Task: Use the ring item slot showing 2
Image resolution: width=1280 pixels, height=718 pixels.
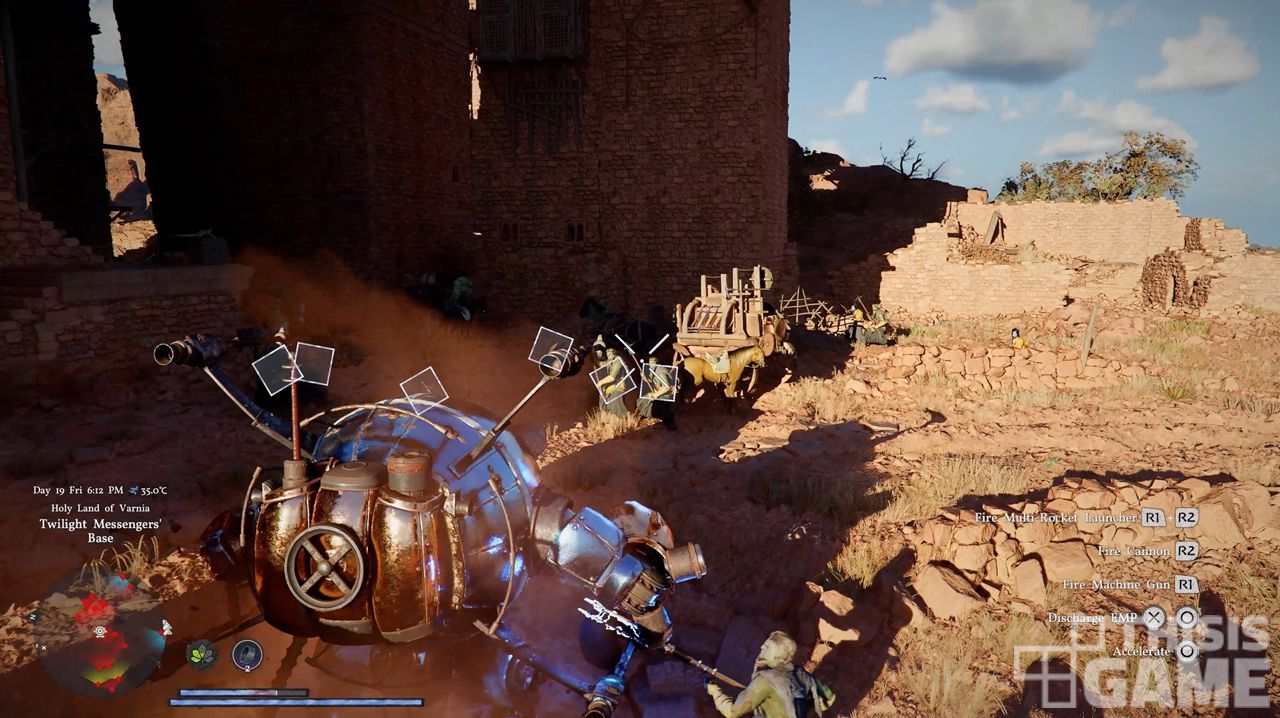Action: (247, 654)
